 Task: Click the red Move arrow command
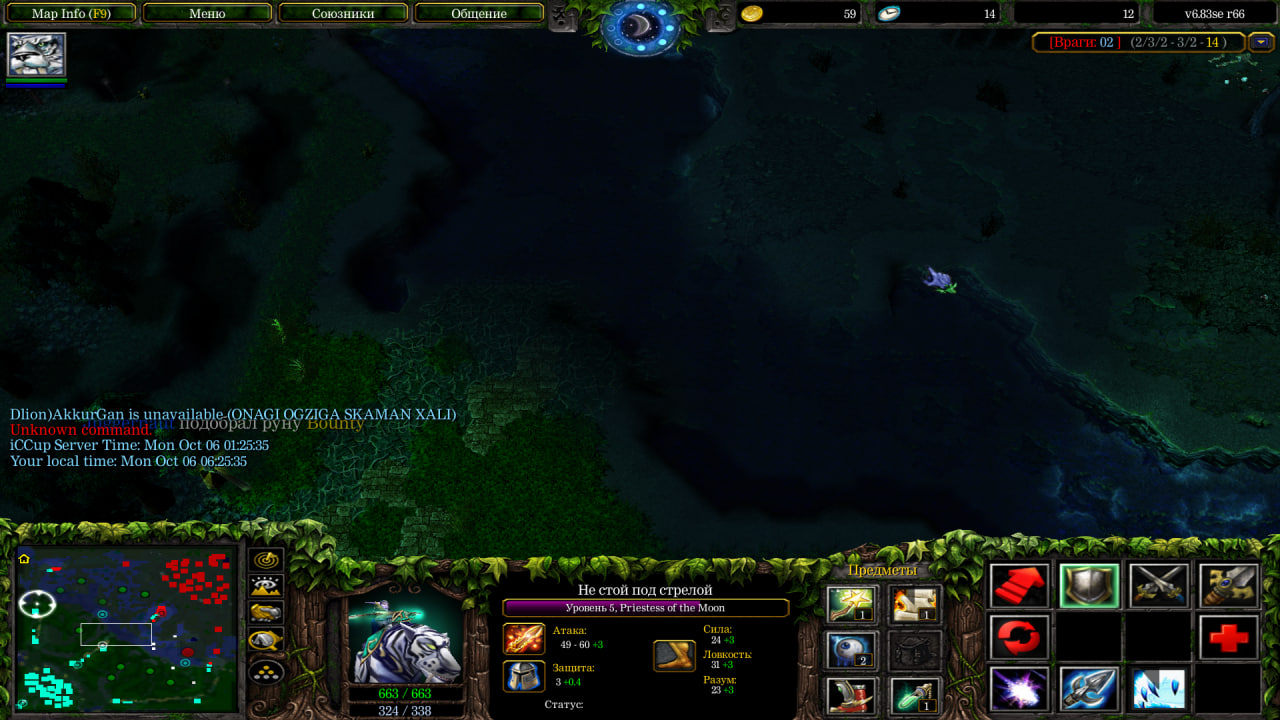tap(1020, 586)
